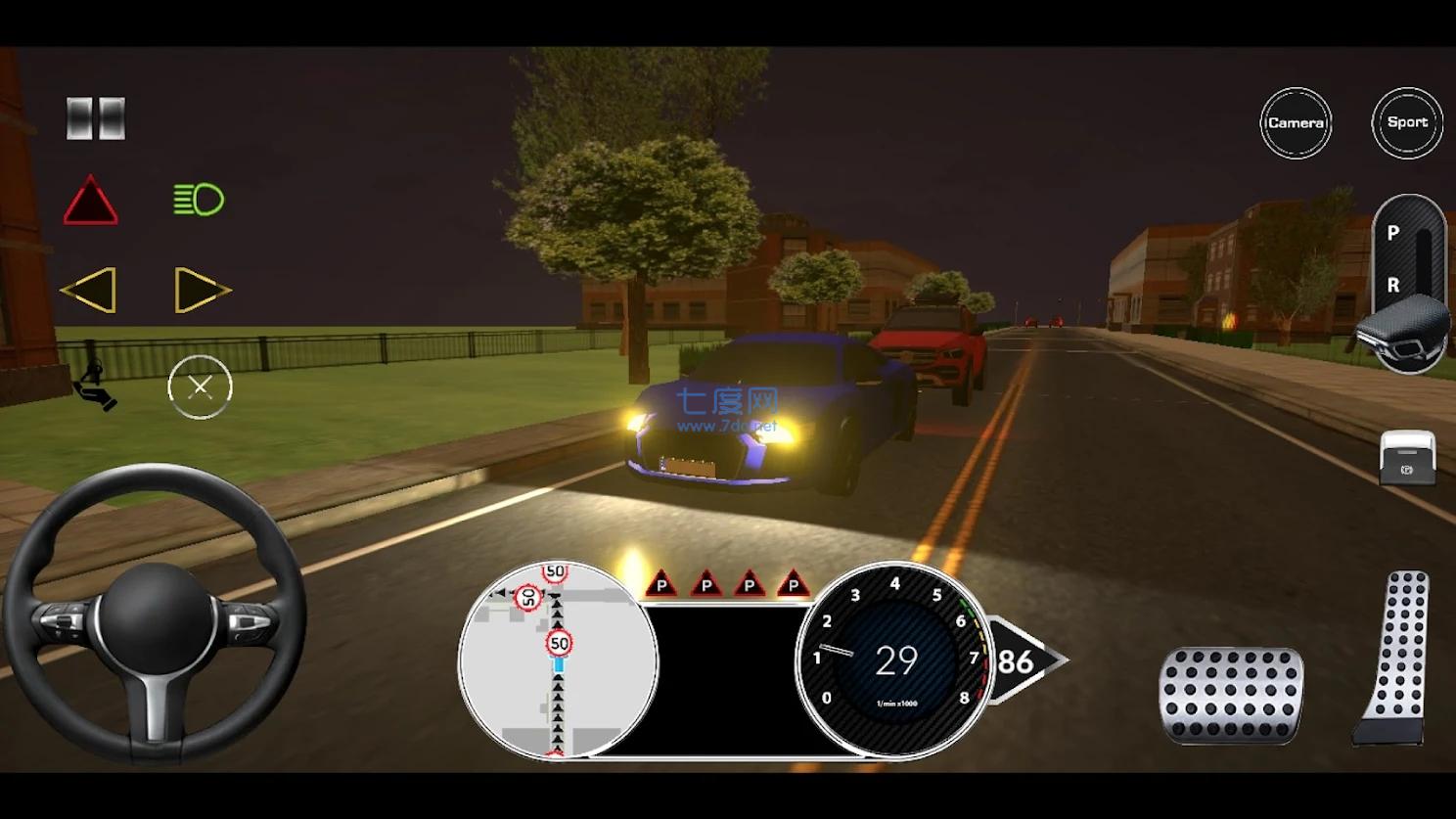Shift the gear selector to R
The width and height of the screenshot is (1456, 819).
click(x=1393, y=285)
